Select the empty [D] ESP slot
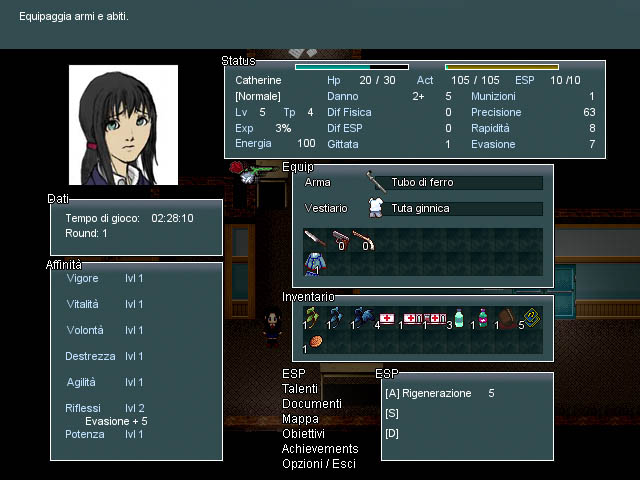 coord(392,433)
